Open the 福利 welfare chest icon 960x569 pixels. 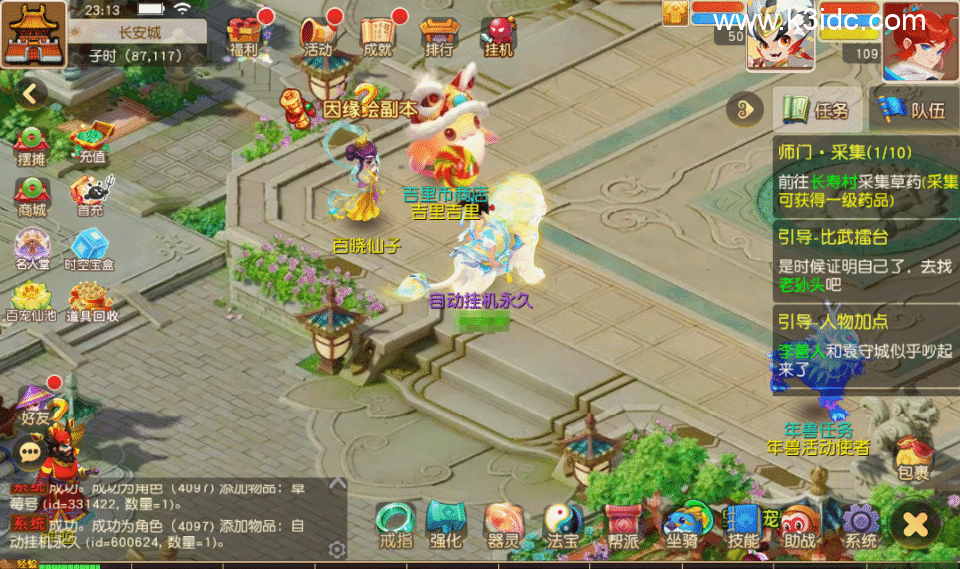click(243, 36)
